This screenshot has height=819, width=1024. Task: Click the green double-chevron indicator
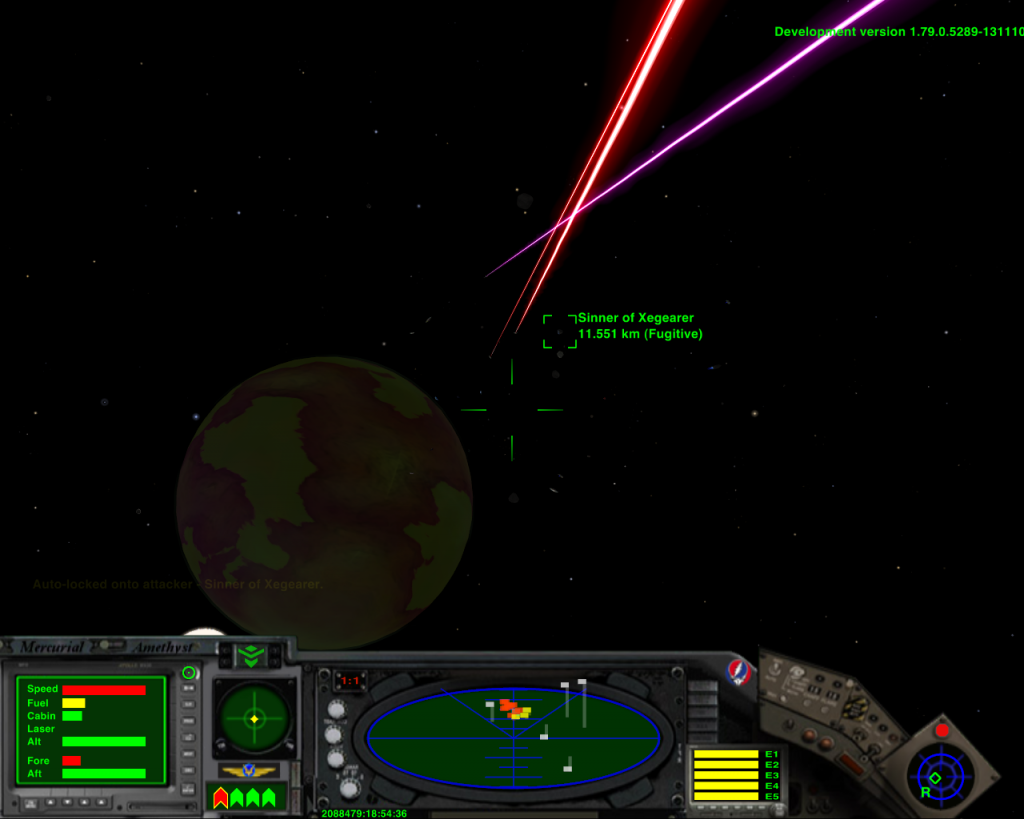[250, 655]
